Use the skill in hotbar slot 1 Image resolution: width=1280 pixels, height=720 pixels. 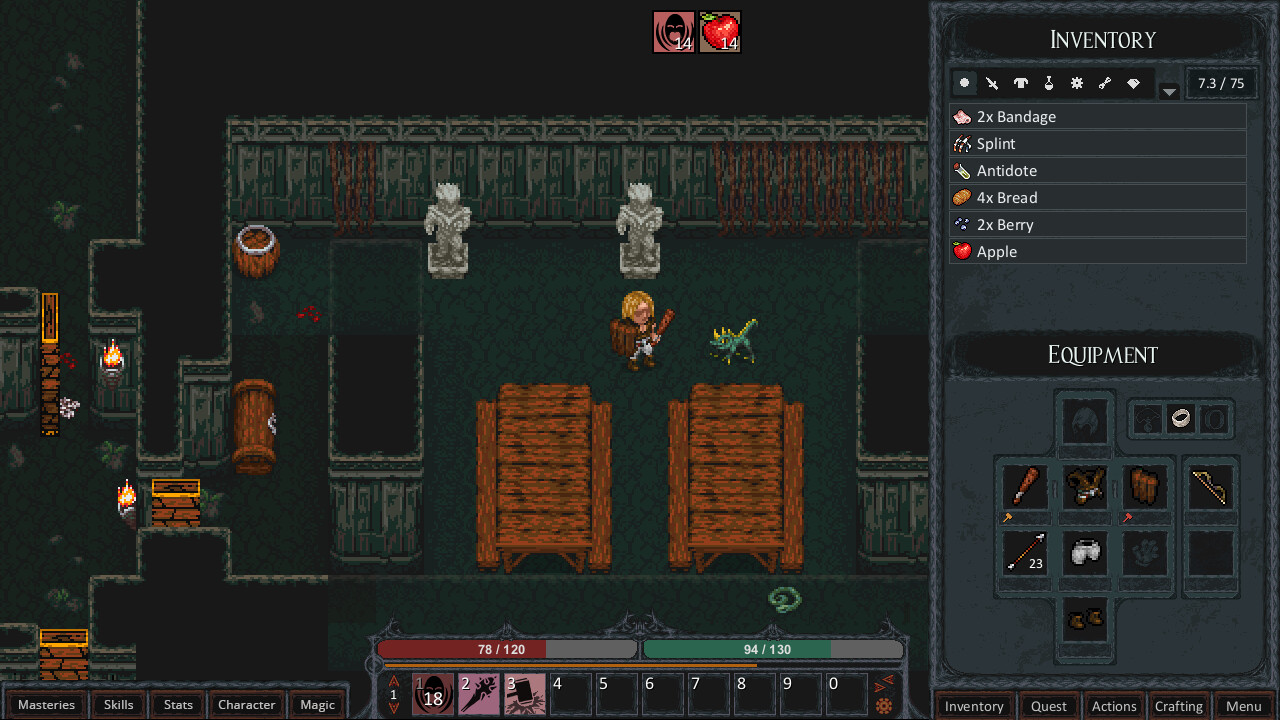[431, 693]
